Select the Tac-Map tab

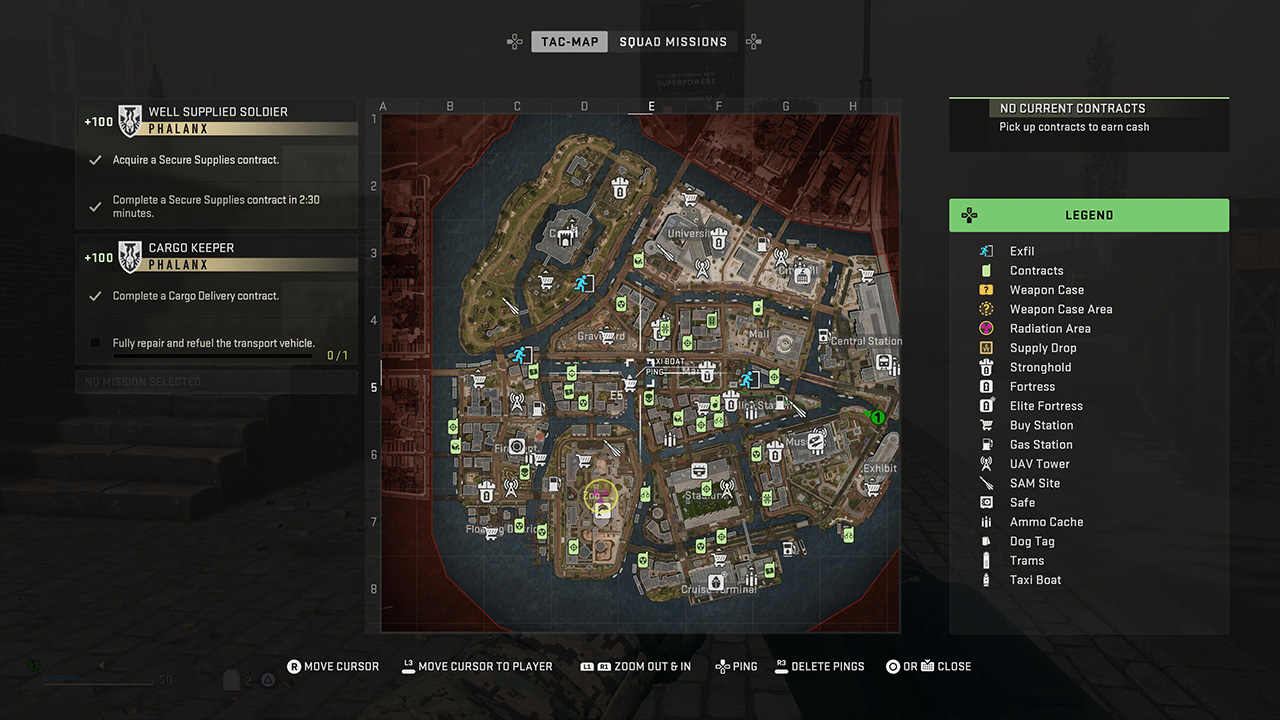click(569, 41)
